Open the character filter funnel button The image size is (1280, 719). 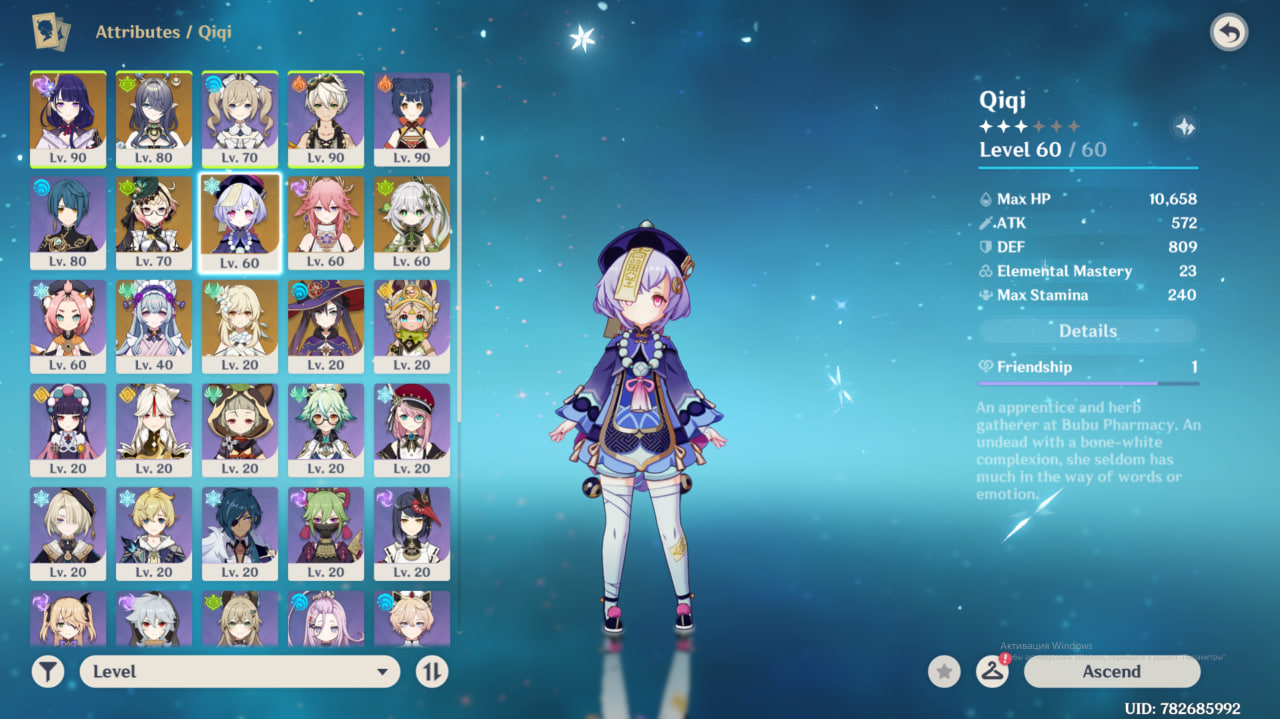click(x=47, y=671)
